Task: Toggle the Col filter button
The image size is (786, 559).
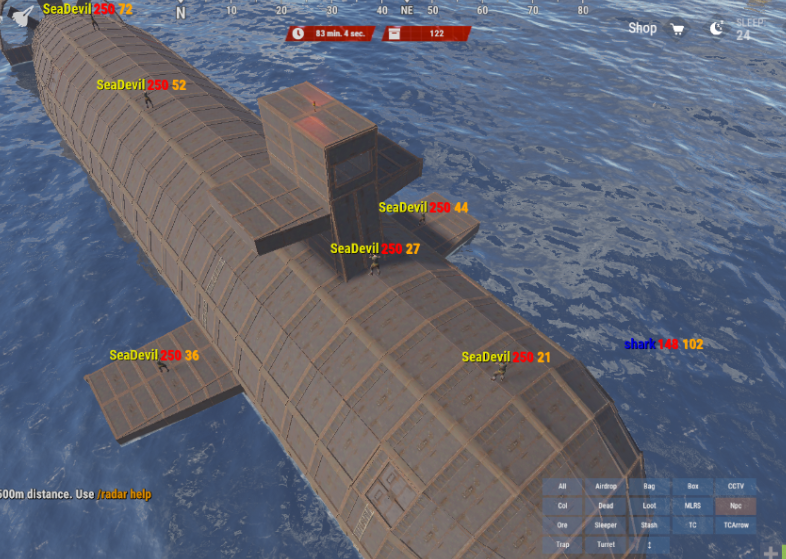Action: [562, 506]
